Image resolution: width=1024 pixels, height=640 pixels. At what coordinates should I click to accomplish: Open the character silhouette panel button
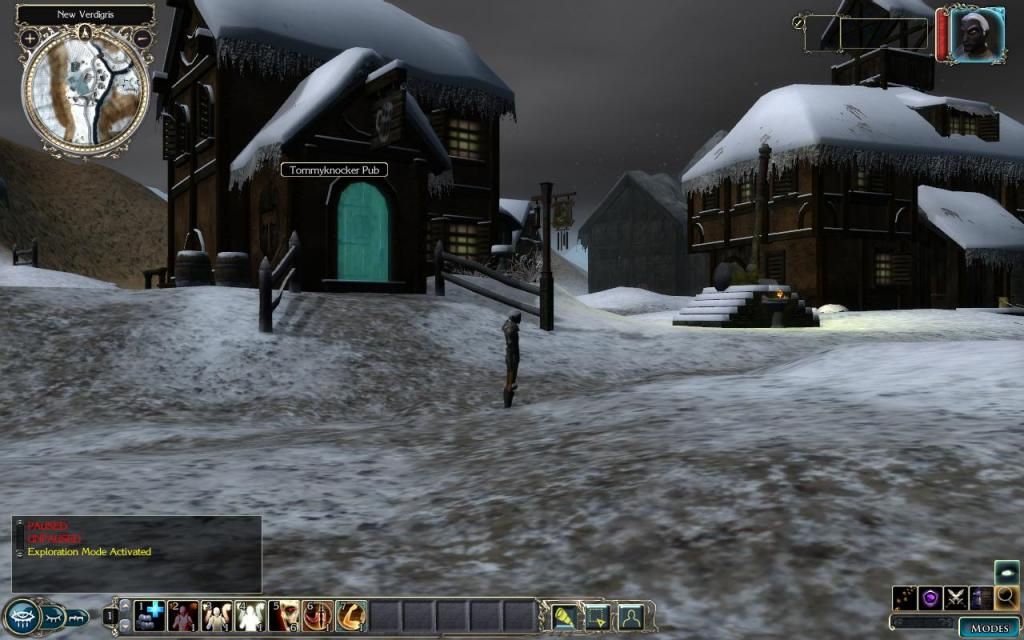pyautogui.click(x=630, y=616)
